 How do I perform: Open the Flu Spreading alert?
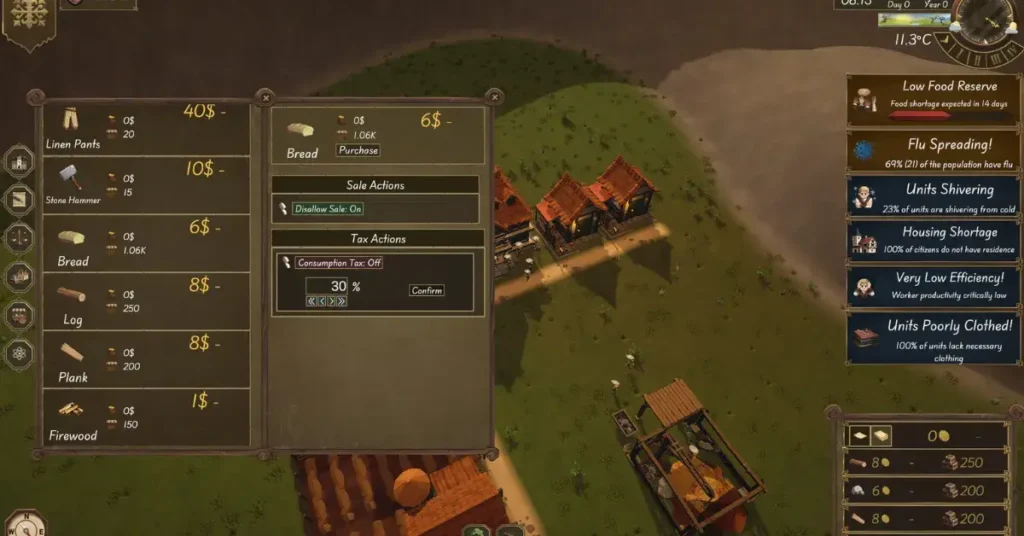933,151
